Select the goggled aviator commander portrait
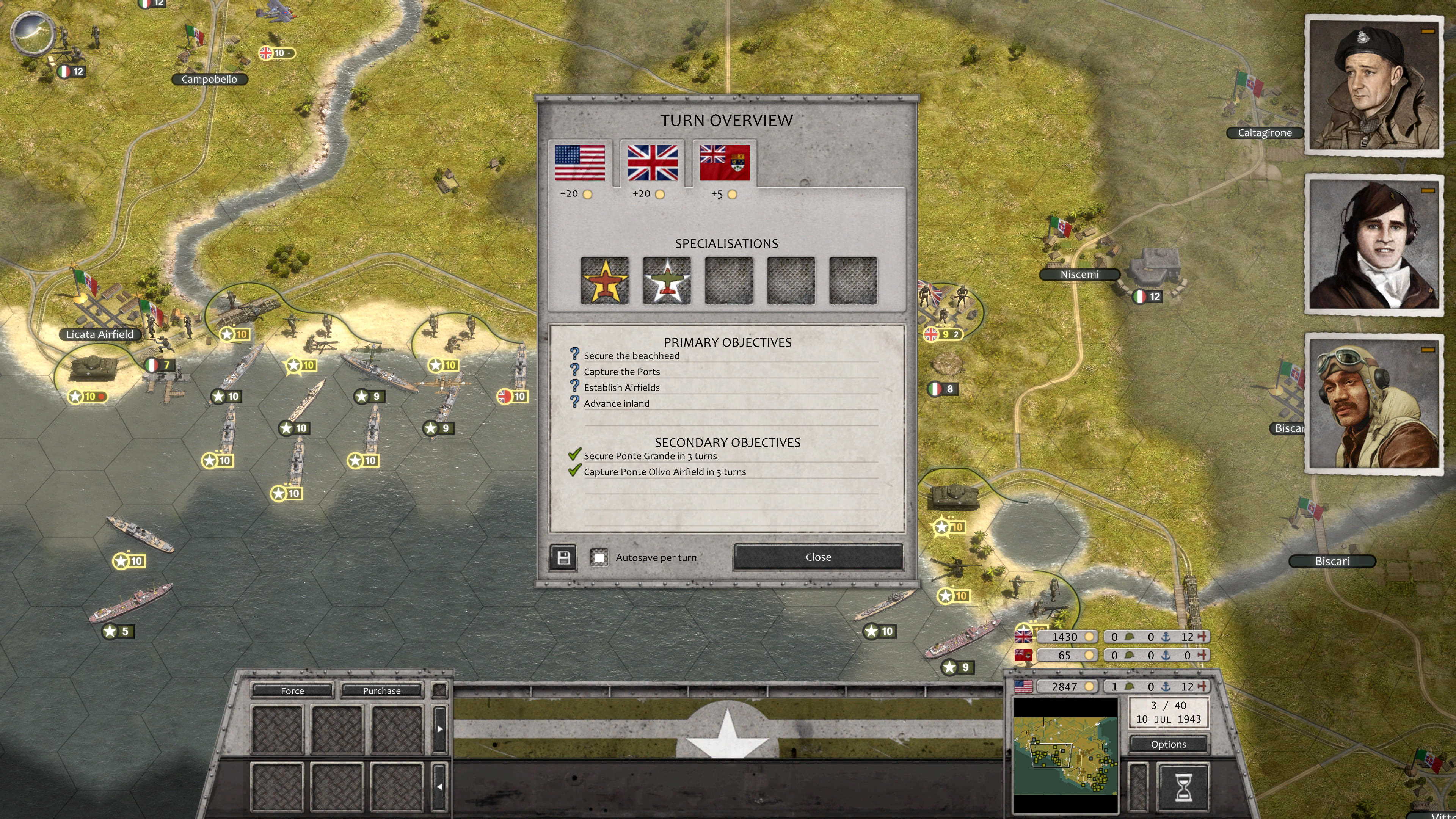The image size is (1456, 819). (1374, 403)
